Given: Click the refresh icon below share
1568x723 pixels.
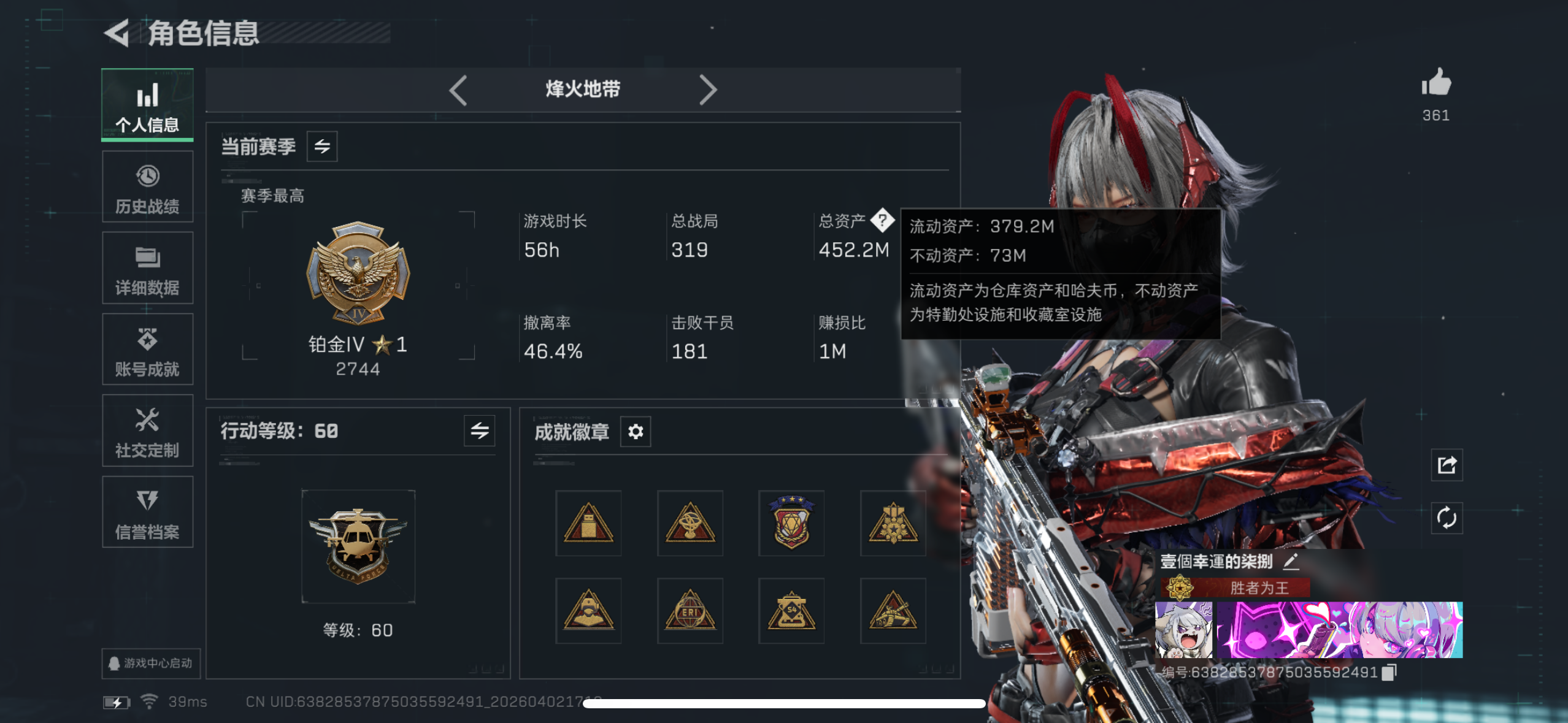Looking at the screenshot, I should [1447, 518].
